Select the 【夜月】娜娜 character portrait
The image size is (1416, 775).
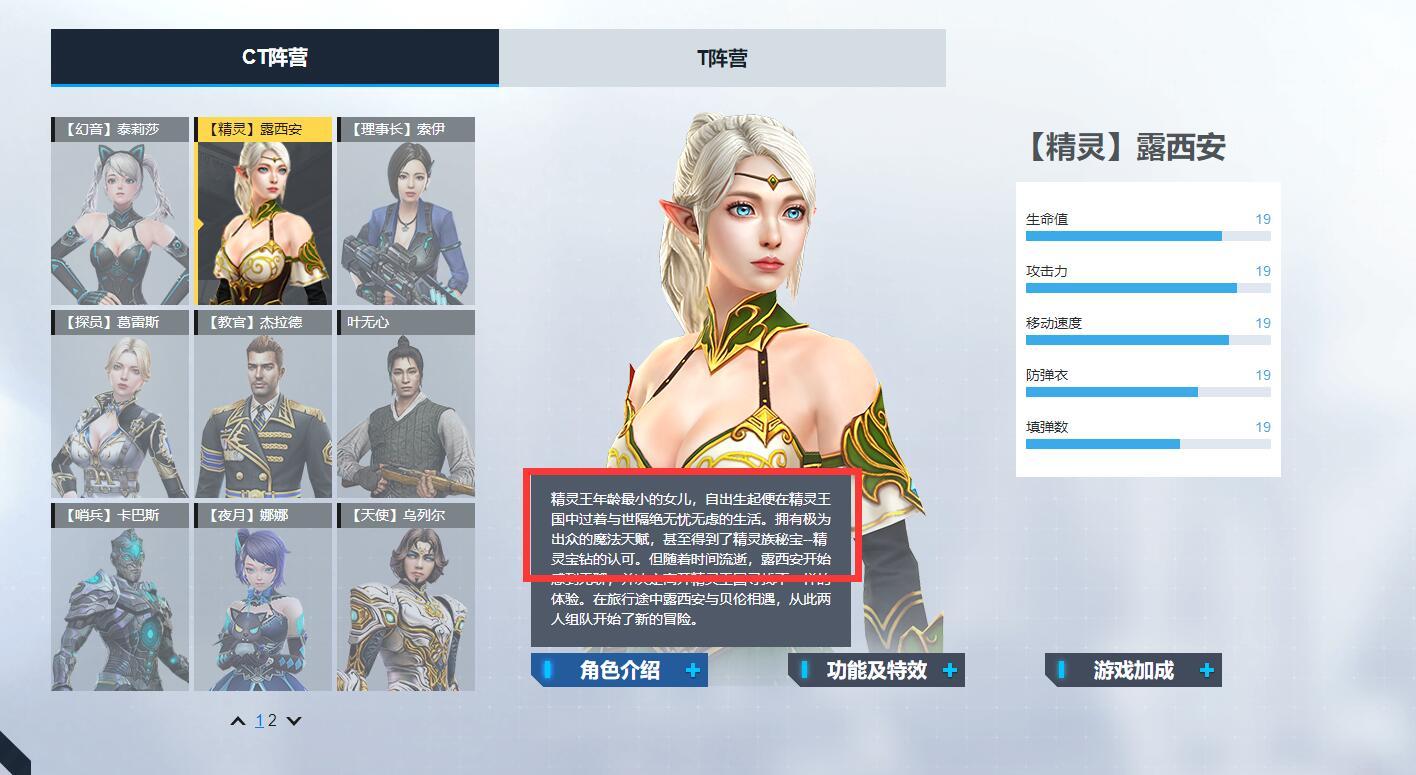(x=263, y=598)
